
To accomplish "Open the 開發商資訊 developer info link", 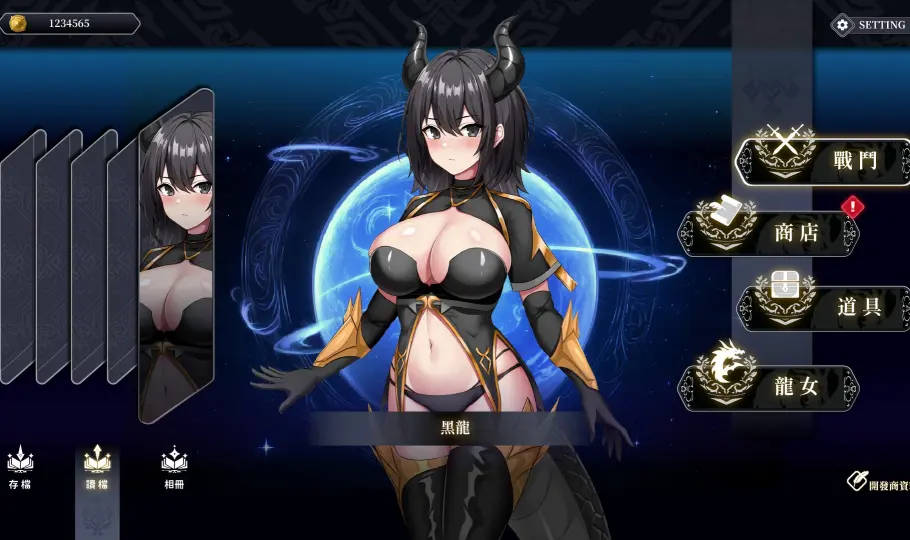I will (878, 483).
